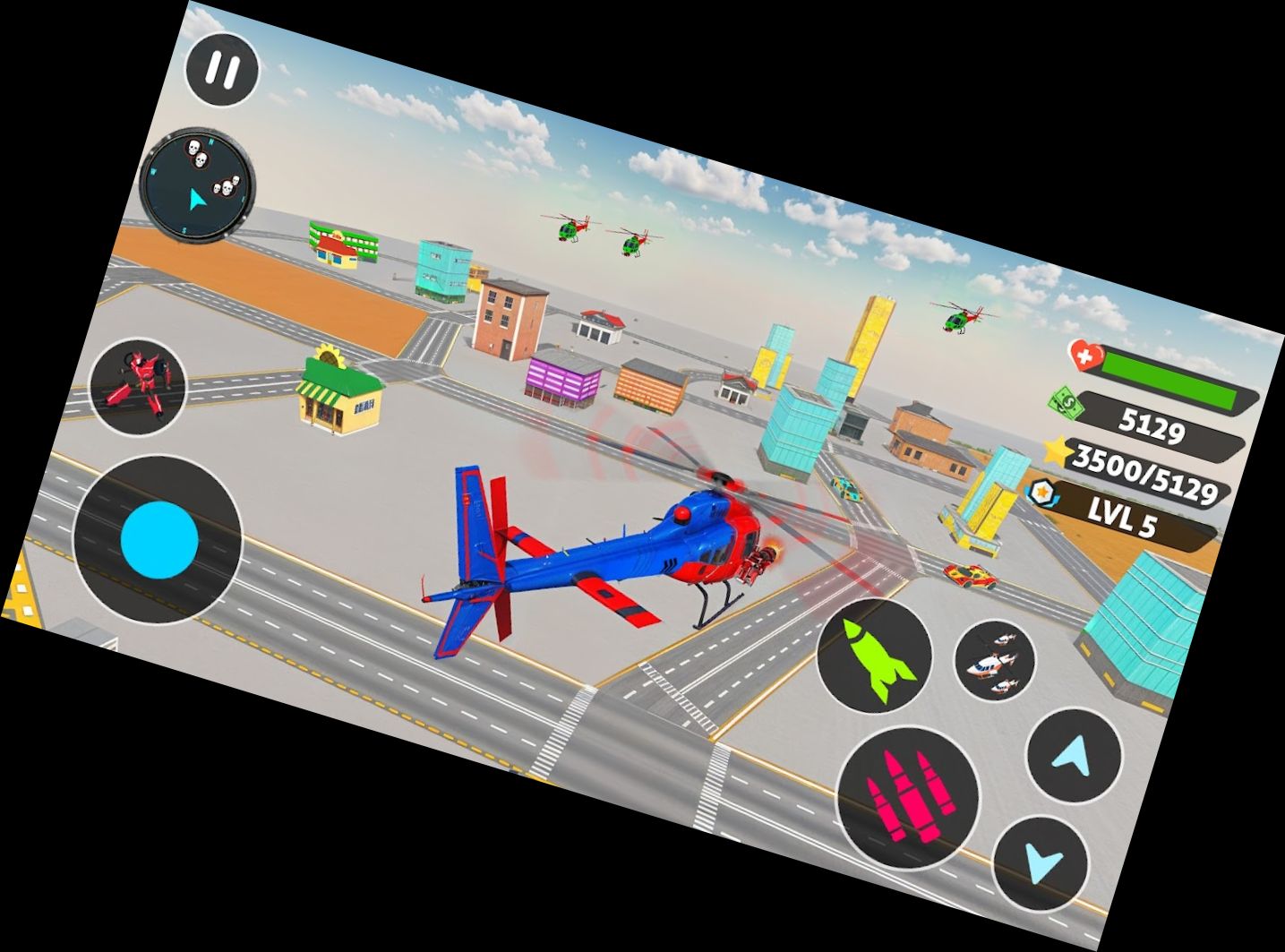The height and width of the screenshot is (952, 1285).
Task: Fire the green rocket missile
Action: coord(873,656)
